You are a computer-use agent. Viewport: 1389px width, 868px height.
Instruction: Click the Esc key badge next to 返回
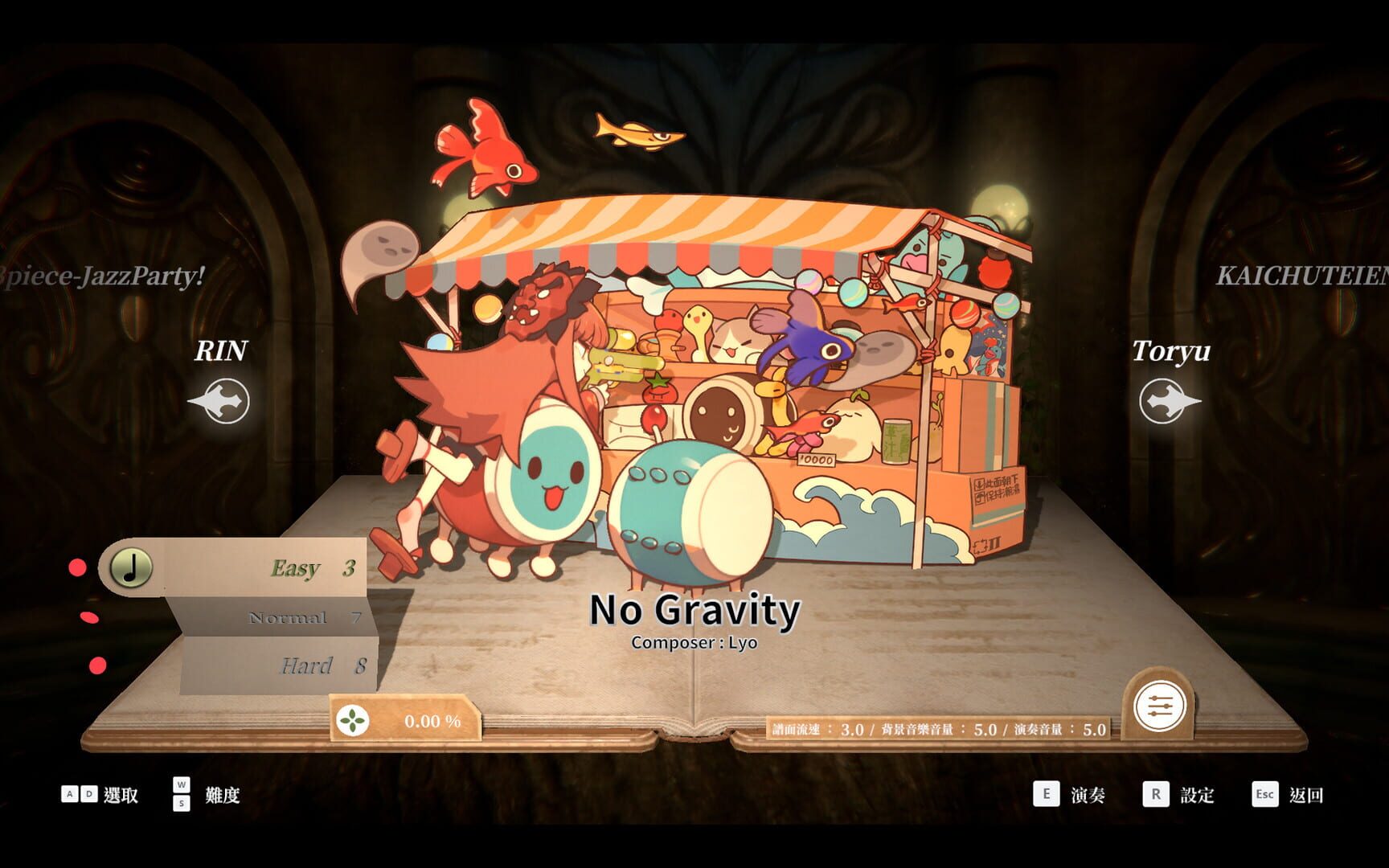tap(1264, 795)
